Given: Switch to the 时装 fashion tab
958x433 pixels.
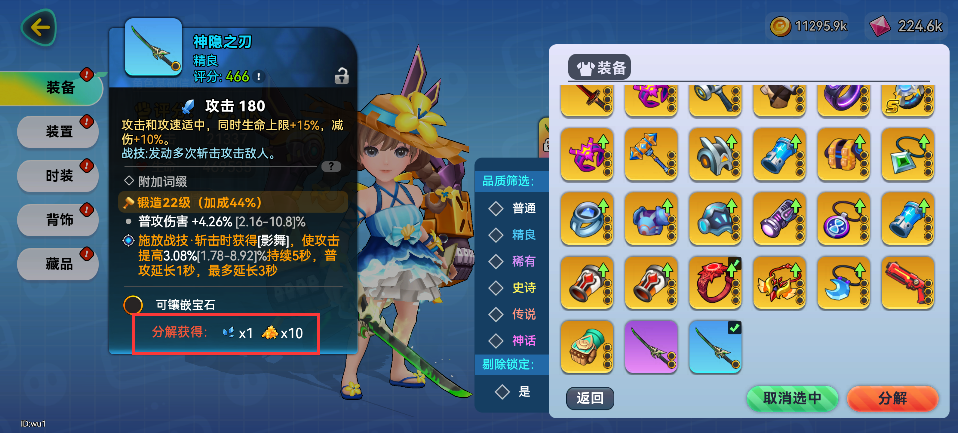Looking at the screenshot, I should click(x=60, y=174).
